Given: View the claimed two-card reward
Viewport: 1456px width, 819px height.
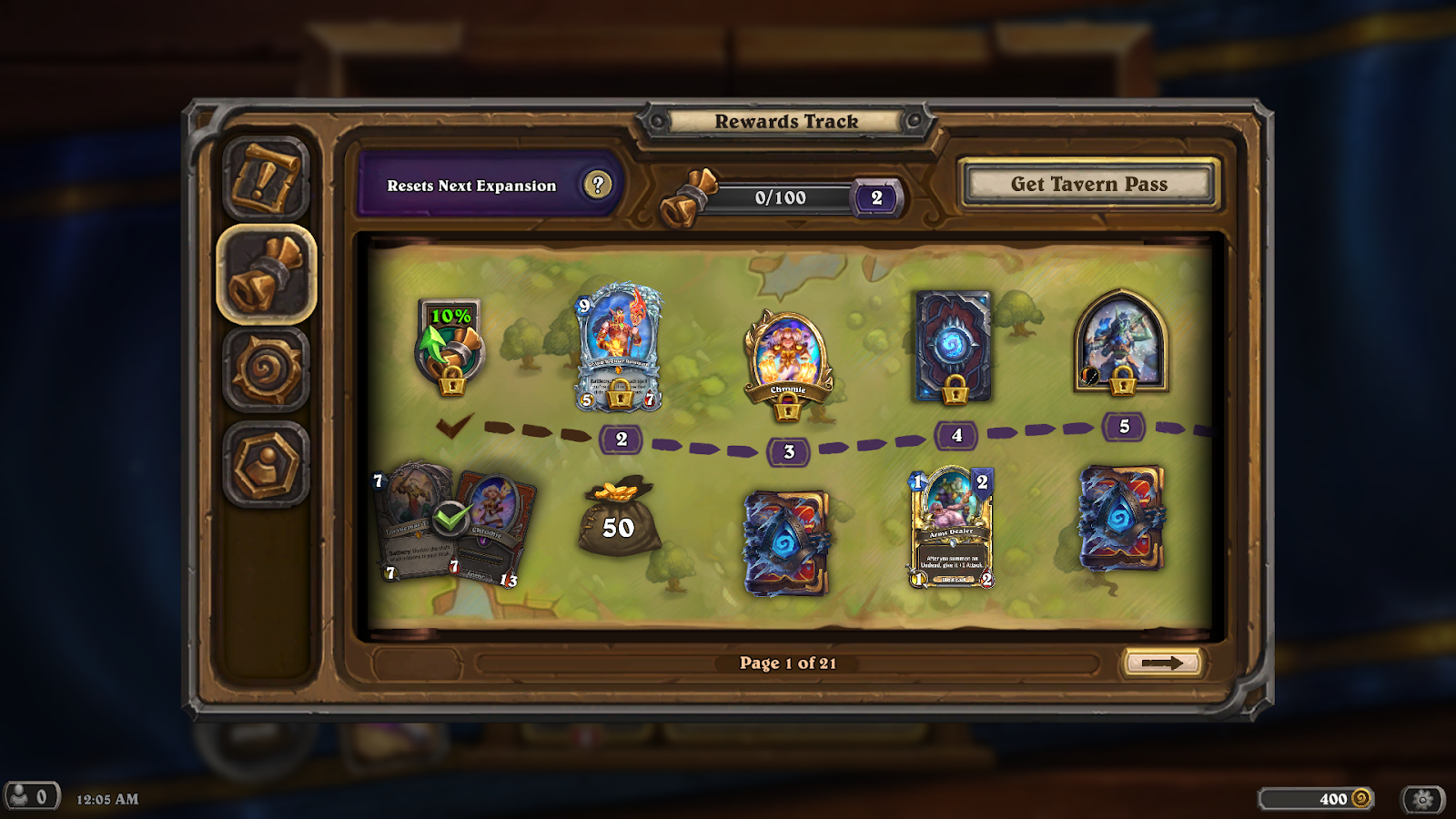Looking at the screenshot, I should coord(452,524).
